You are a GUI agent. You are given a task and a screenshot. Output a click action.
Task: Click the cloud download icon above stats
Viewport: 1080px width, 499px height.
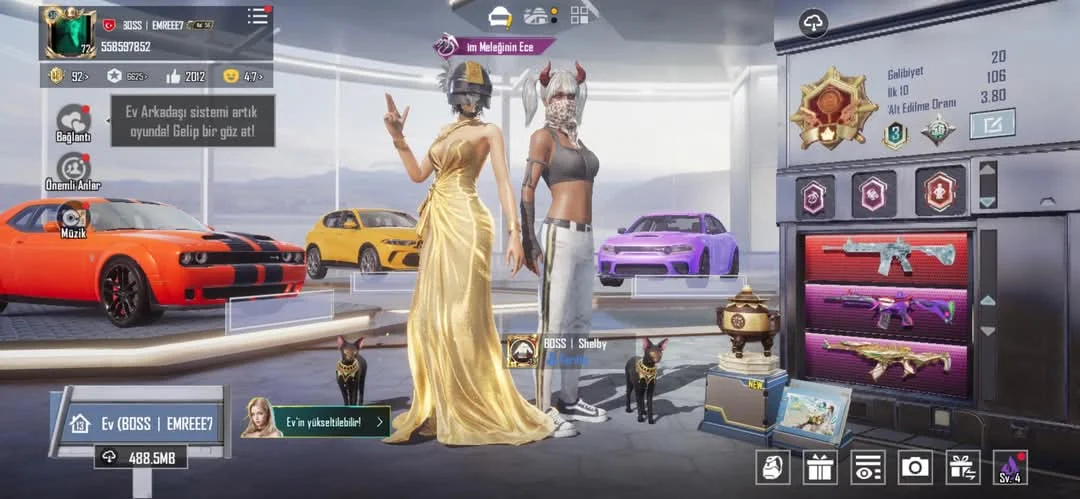pos(812,23)
